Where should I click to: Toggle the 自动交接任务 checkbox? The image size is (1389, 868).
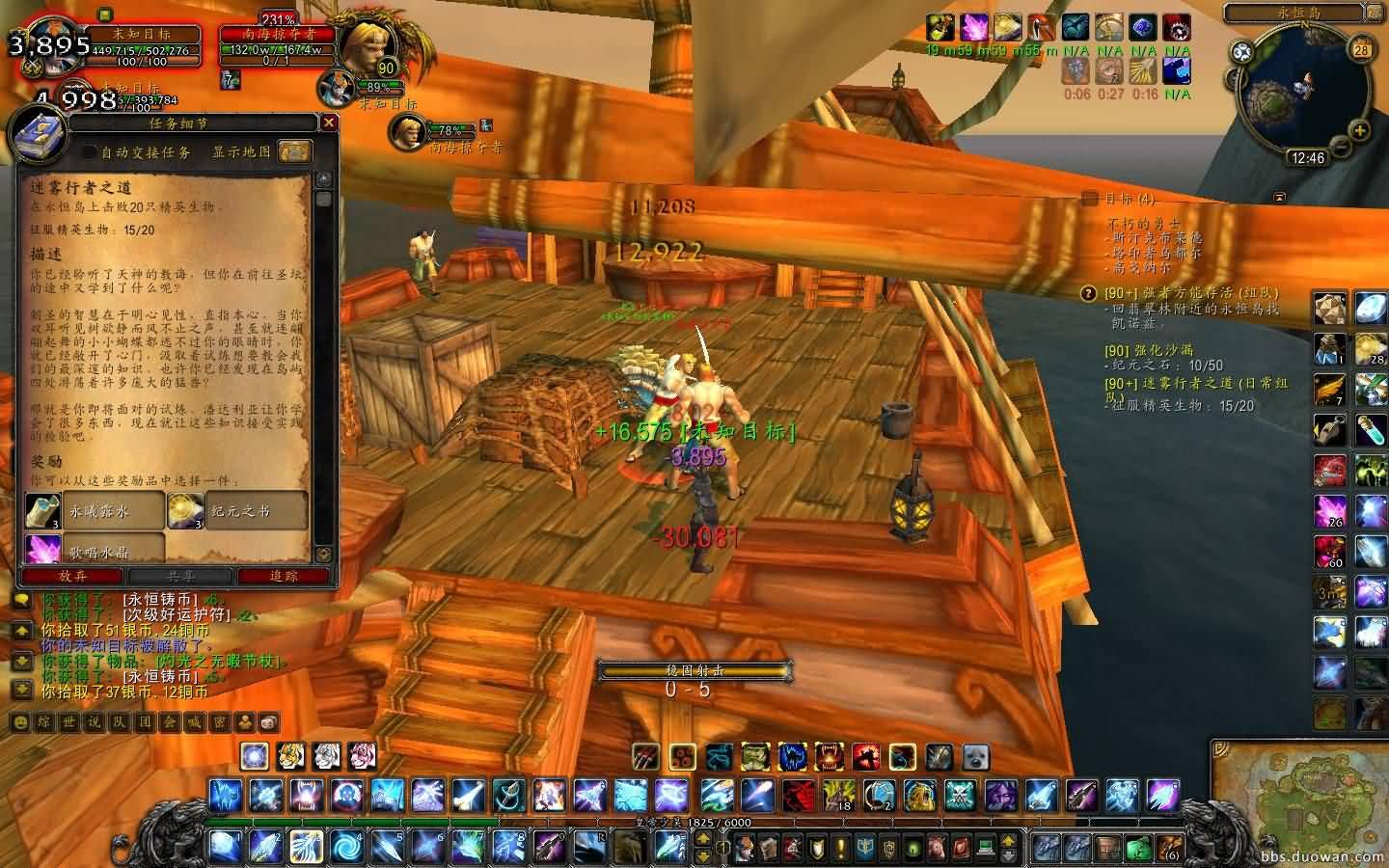pyautogui.click(x=90, y=151)
